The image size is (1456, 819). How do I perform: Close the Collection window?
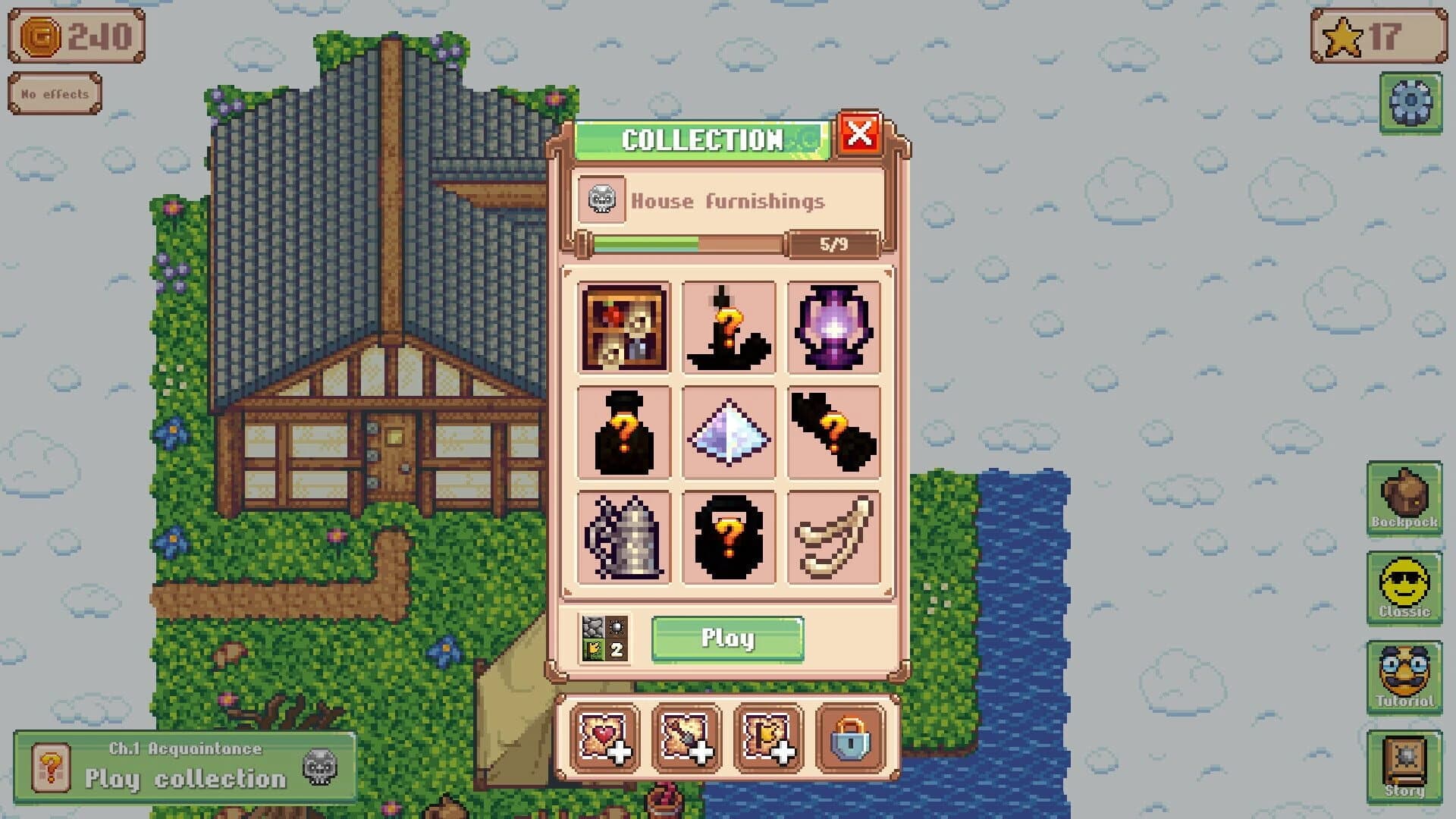tap(861, 134)
